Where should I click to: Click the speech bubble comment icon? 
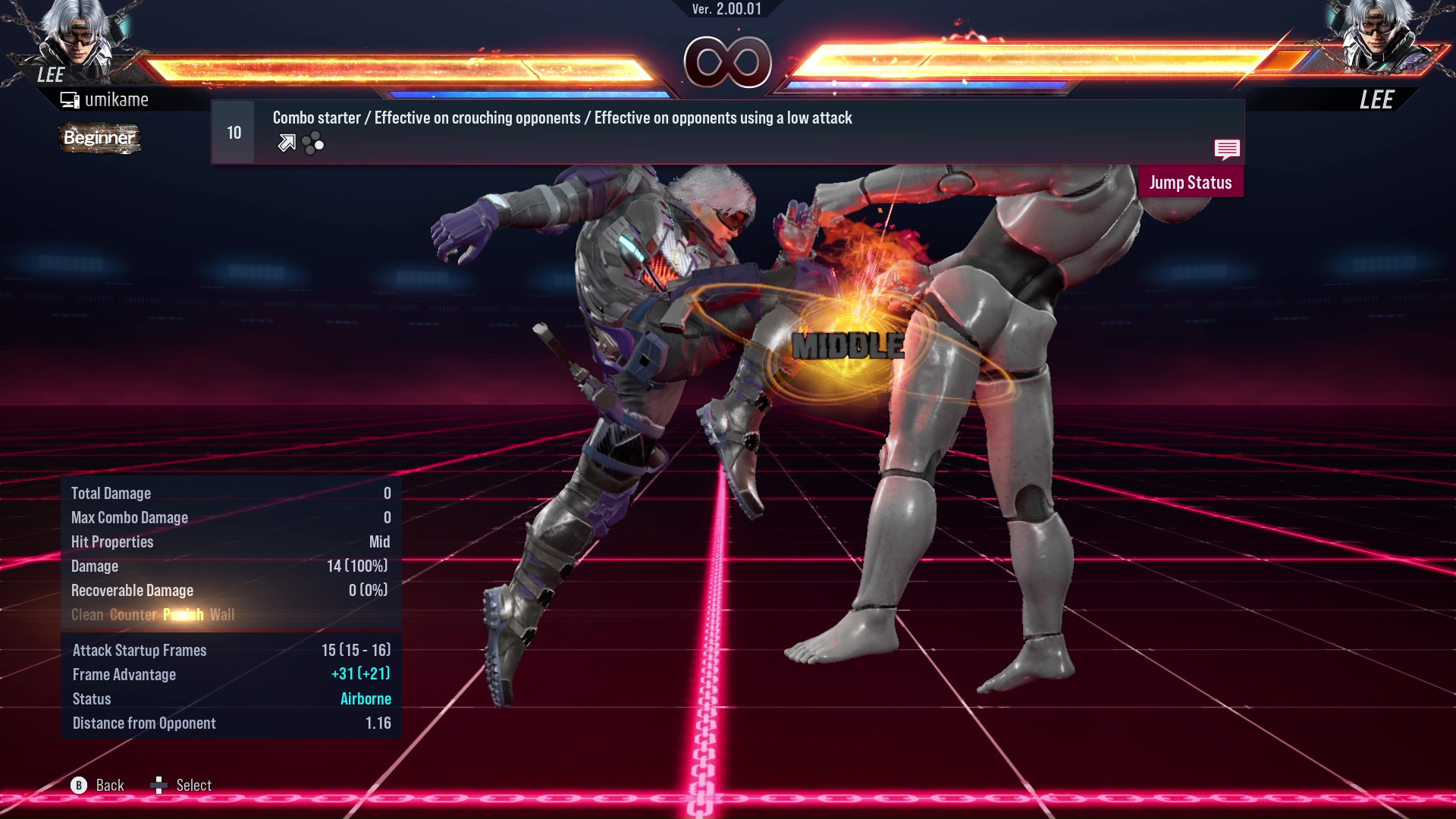(x=1227, y=149)
